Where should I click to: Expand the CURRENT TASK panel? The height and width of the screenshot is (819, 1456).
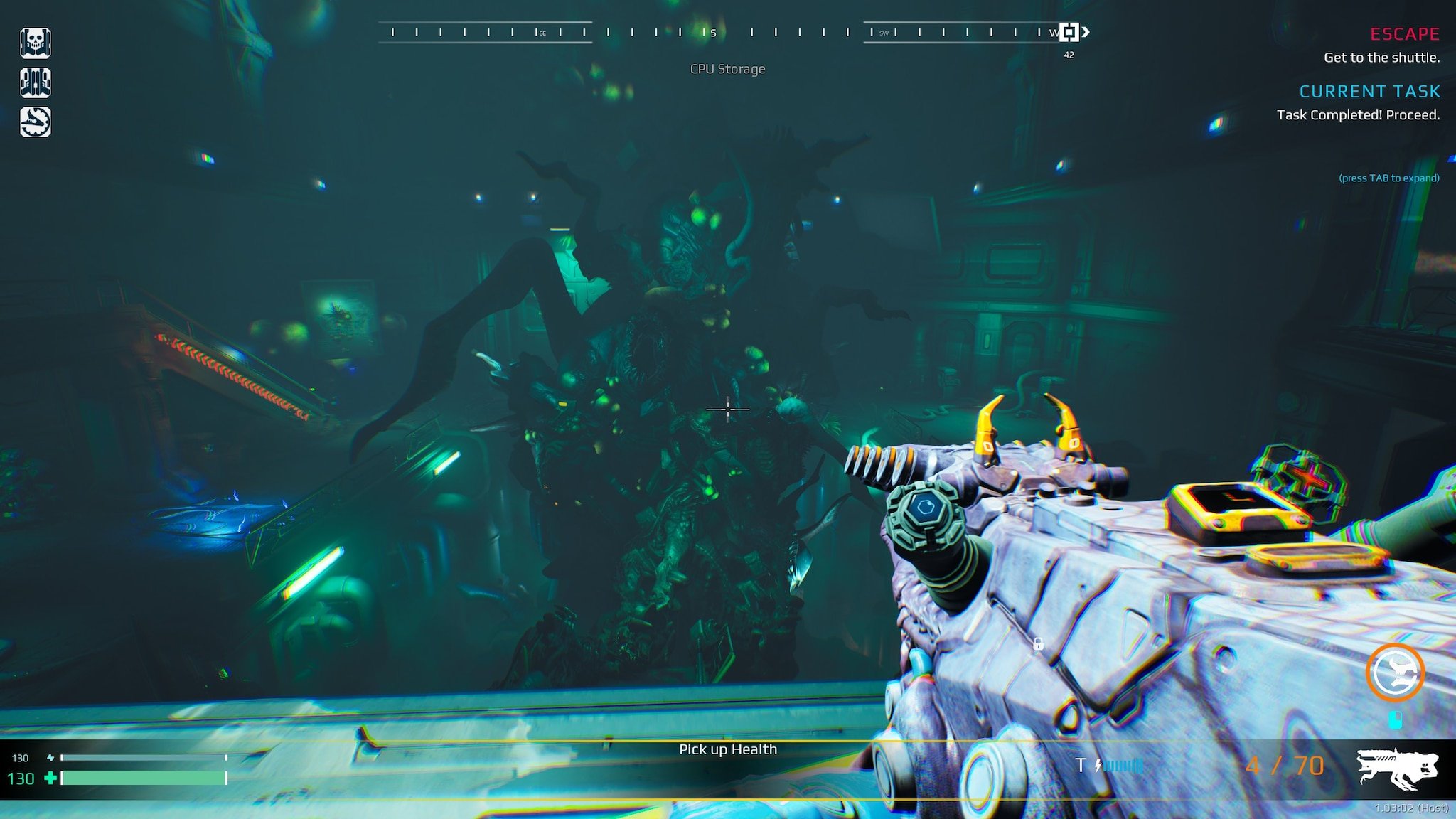tap(1369, 92)
